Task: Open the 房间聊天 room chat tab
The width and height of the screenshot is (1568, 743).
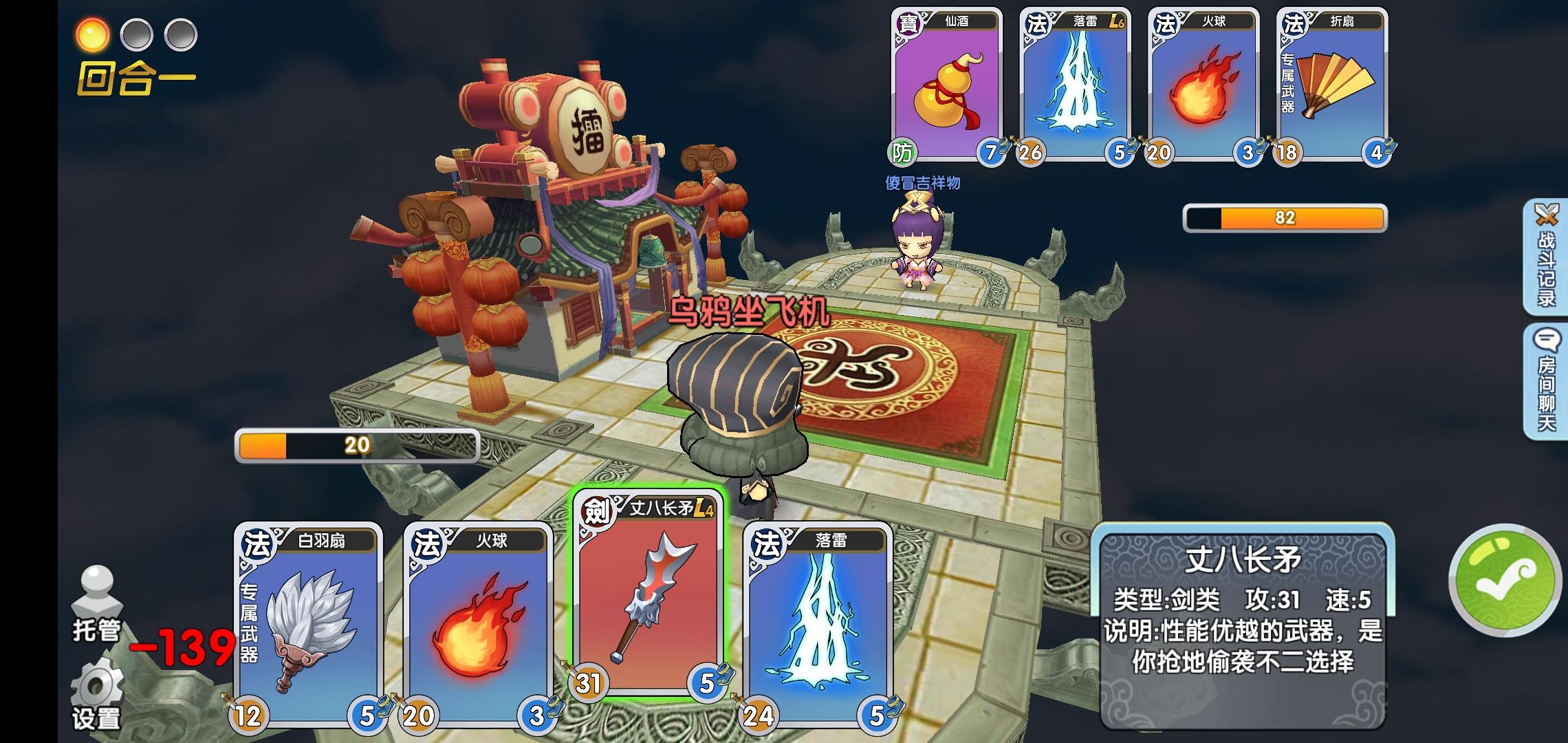Action: [x=1546, y=382]
